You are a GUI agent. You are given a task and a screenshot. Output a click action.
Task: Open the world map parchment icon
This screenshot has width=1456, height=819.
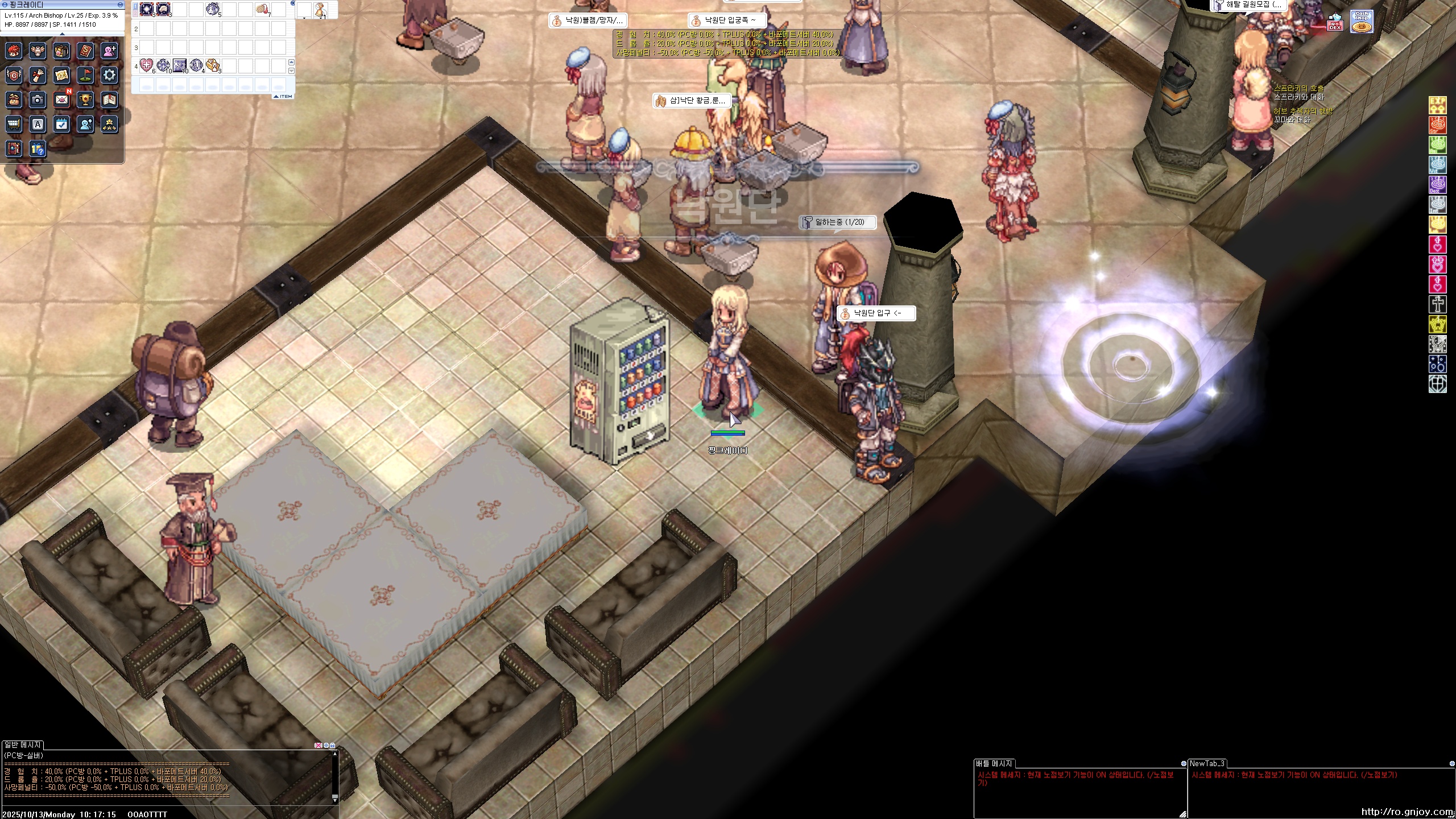coord(62,75)
